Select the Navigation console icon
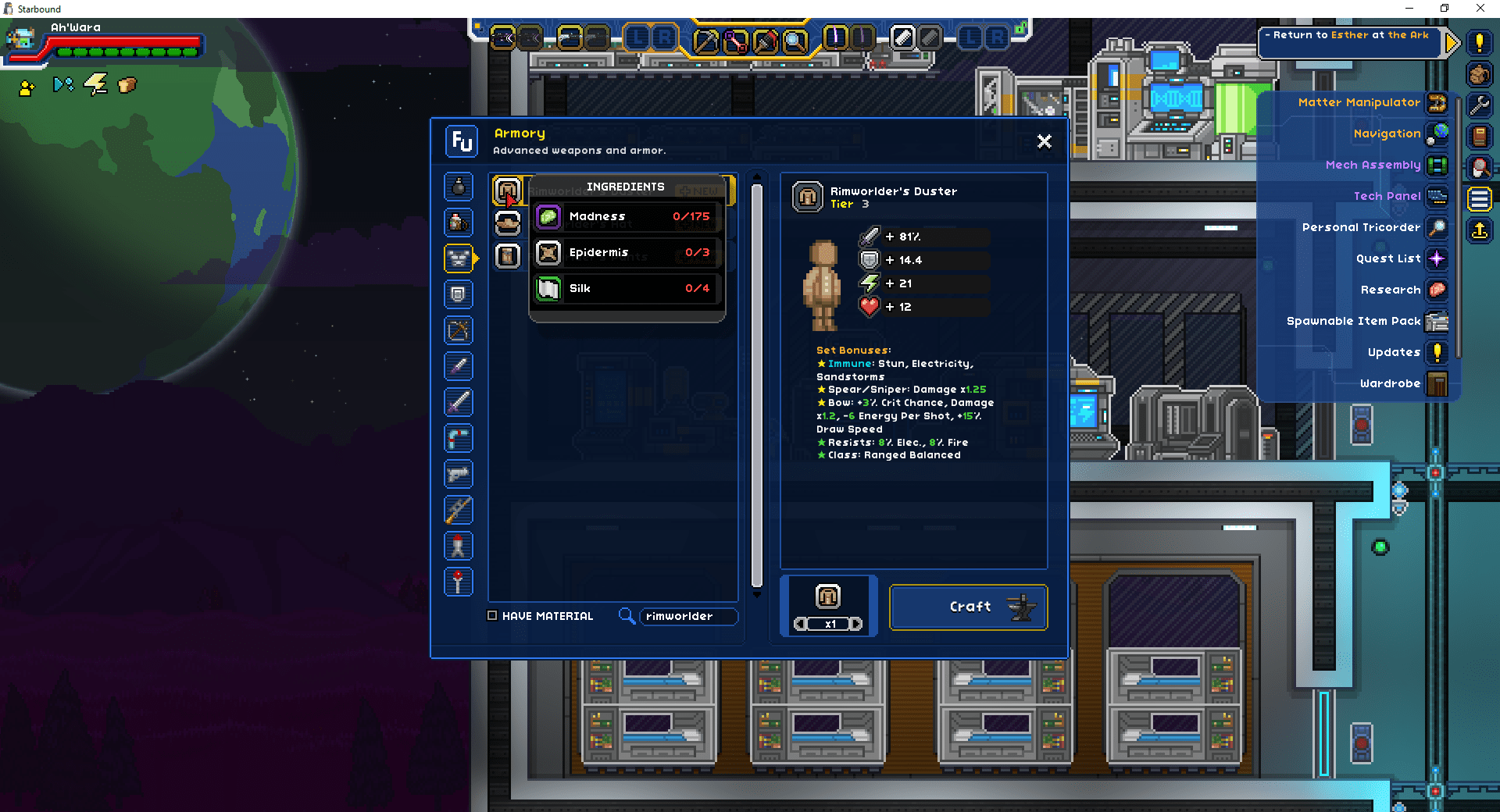Viewport: 1500px width, 812px height. point(1437,134)
